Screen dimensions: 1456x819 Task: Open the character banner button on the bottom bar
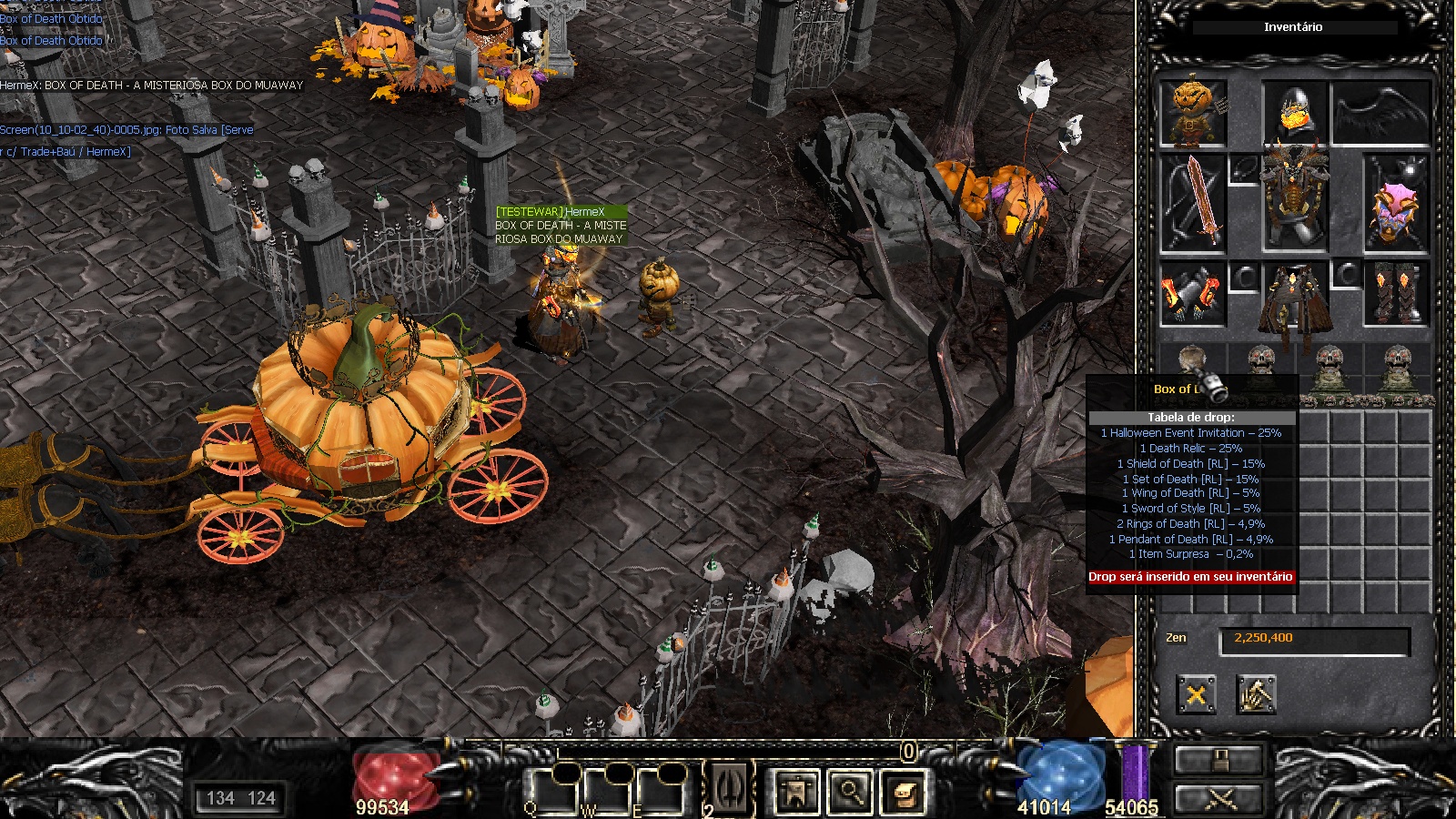(x=796, y=792)
